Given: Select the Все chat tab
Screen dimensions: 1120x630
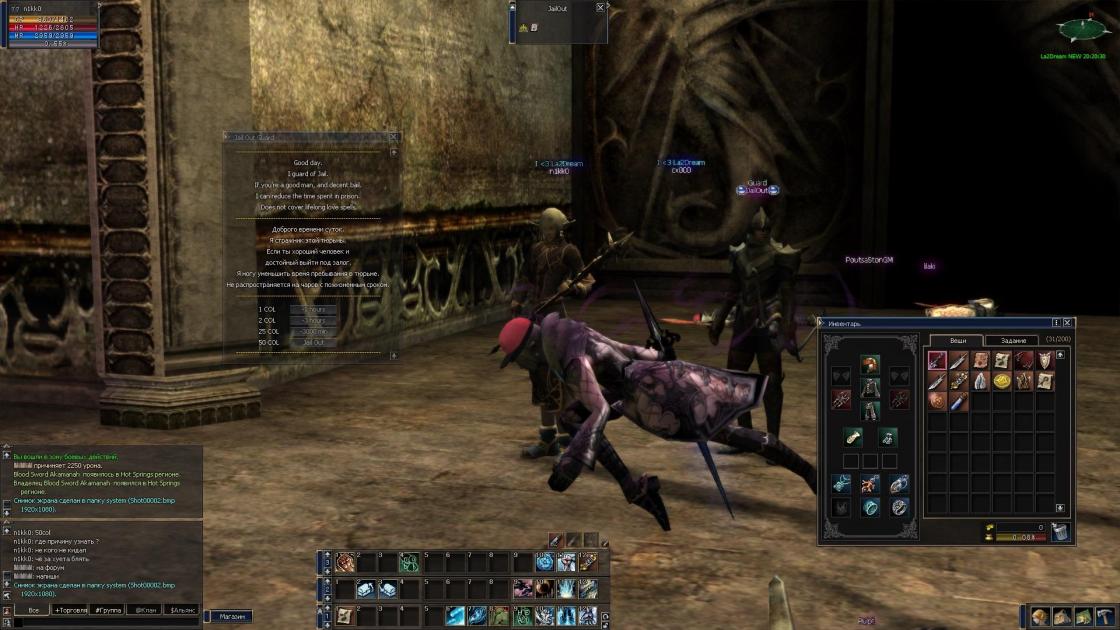Looking at the screenshot, I should click(33, 609).
